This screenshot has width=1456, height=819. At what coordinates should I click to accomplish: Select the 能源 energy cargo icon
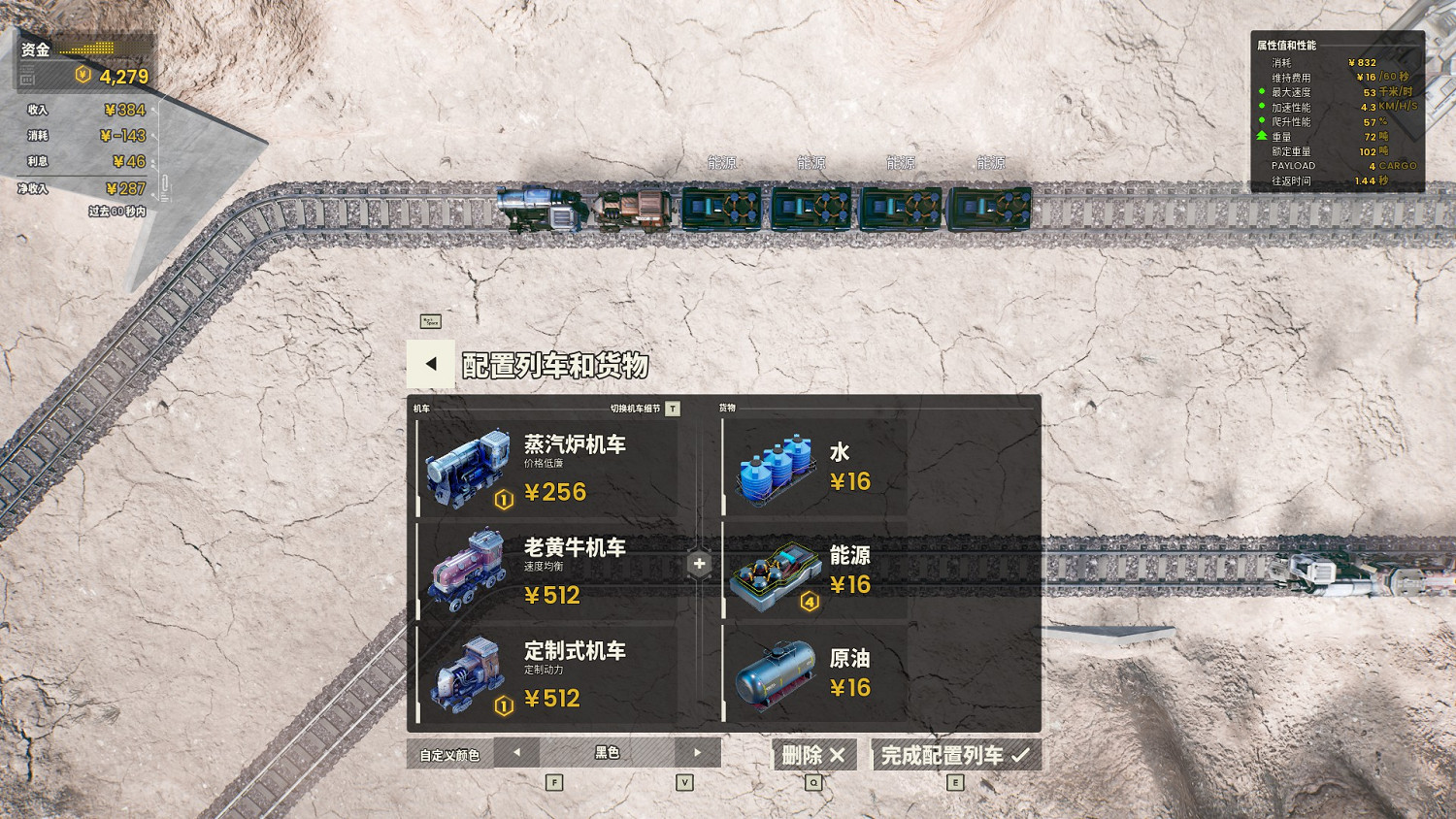[772, 572]
